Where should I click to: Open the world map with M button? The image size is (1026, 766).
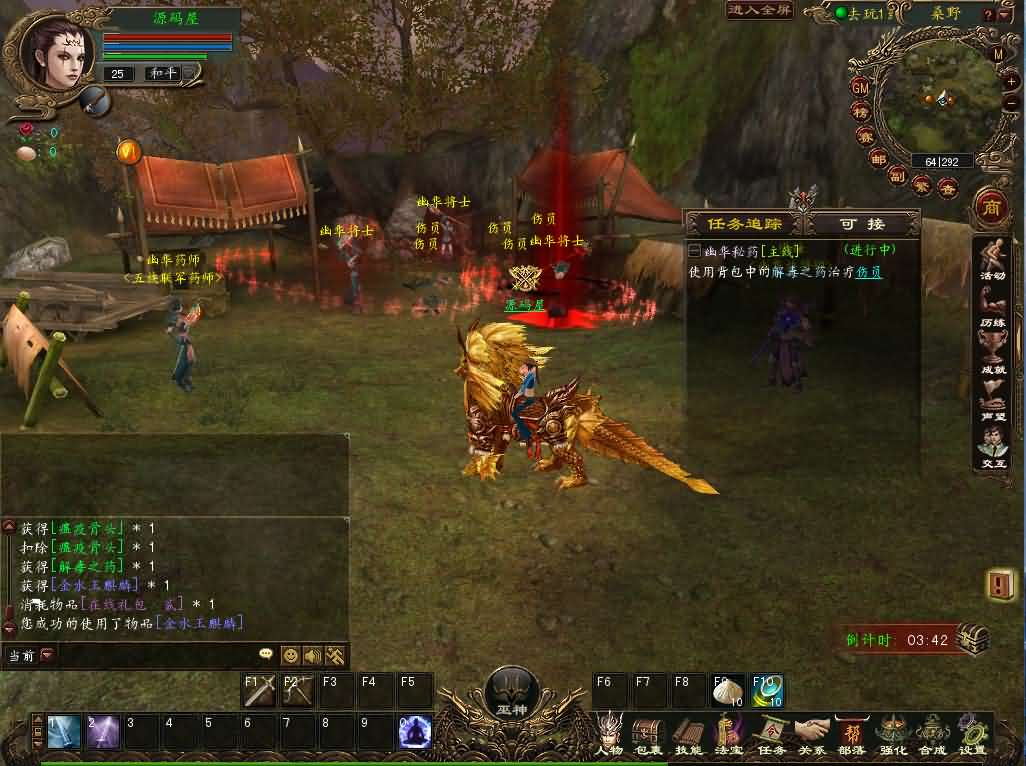point(998,54)
